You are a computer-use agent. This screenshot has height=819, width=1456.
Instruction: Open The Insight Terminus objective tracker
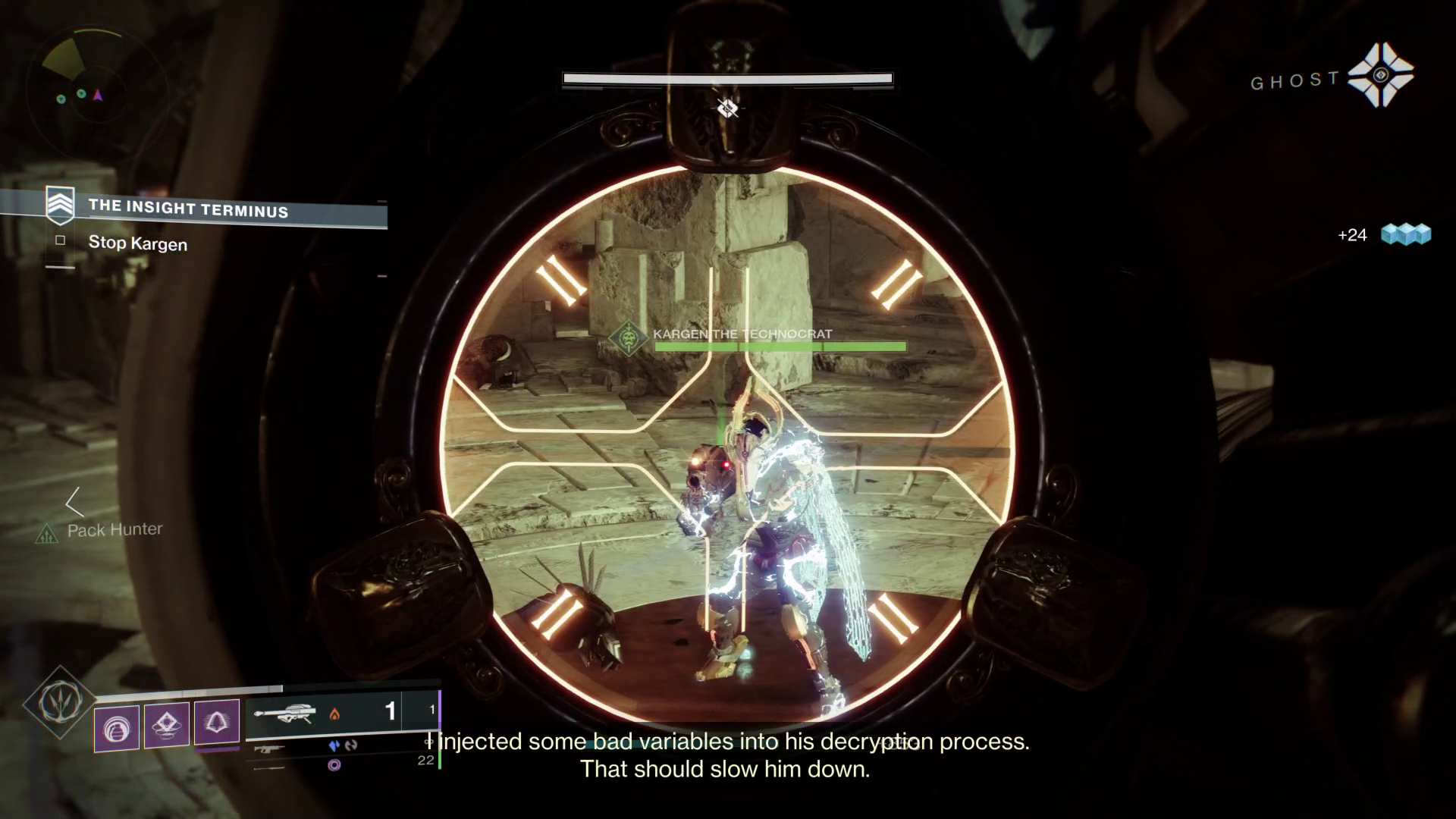188,209
